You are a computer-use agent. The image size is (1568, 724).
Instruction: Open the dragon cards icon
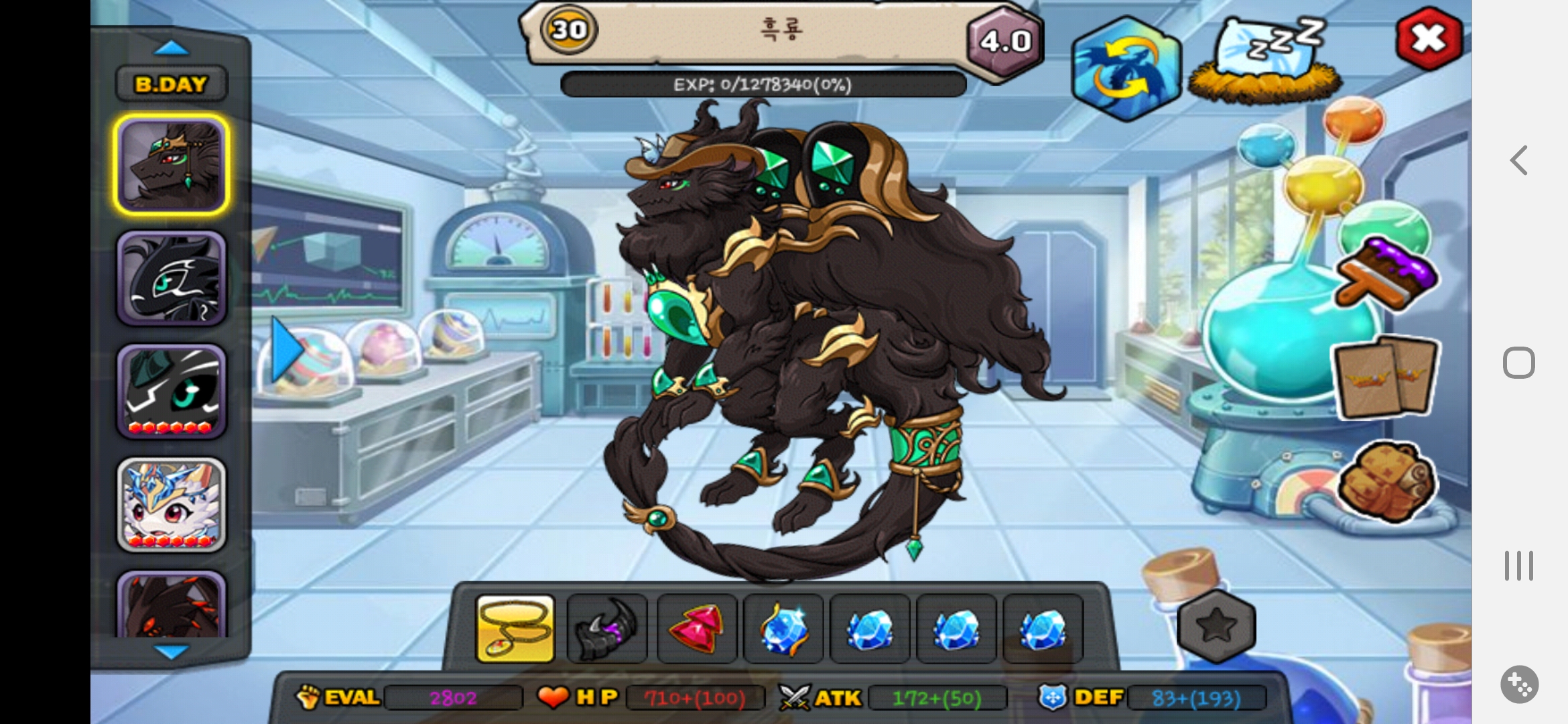(x=1386, y=377)
